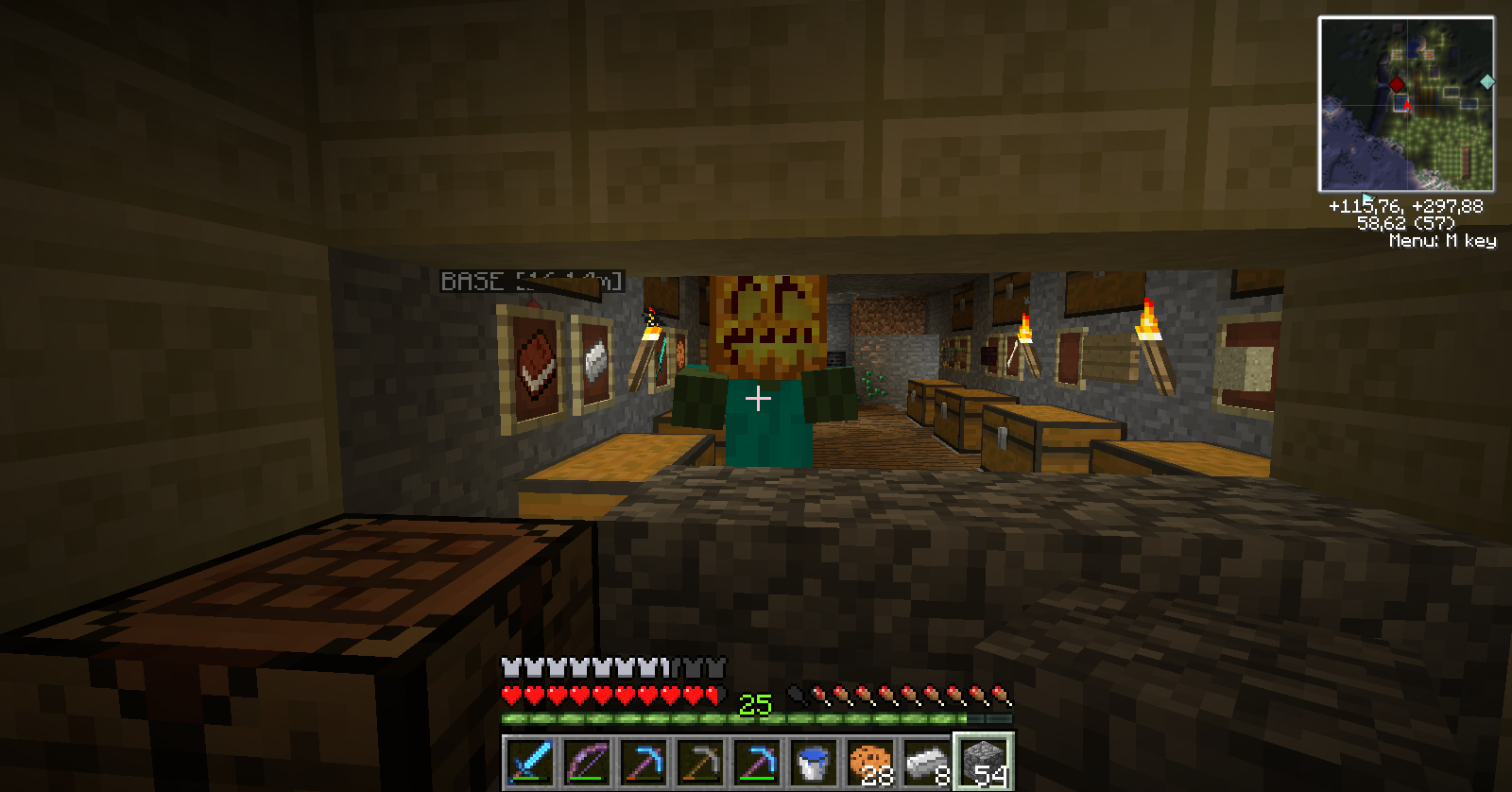Select the iron pickaxe hotbar slot
Viewport: 1512px width, 792px height.
[x=700, y=762]
